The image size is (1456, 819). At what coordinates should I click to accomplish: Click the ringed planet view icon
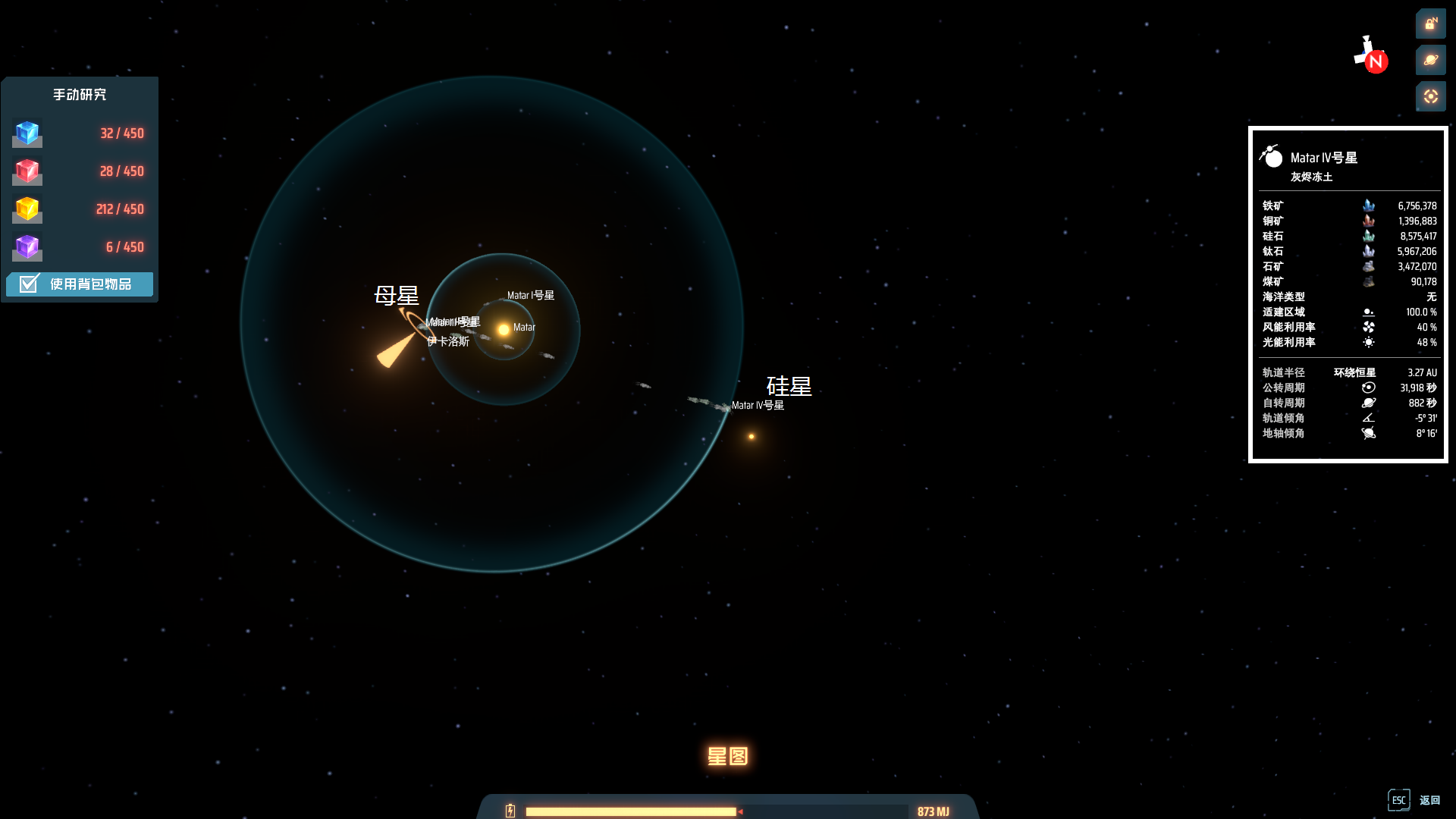click(1430, 60)
